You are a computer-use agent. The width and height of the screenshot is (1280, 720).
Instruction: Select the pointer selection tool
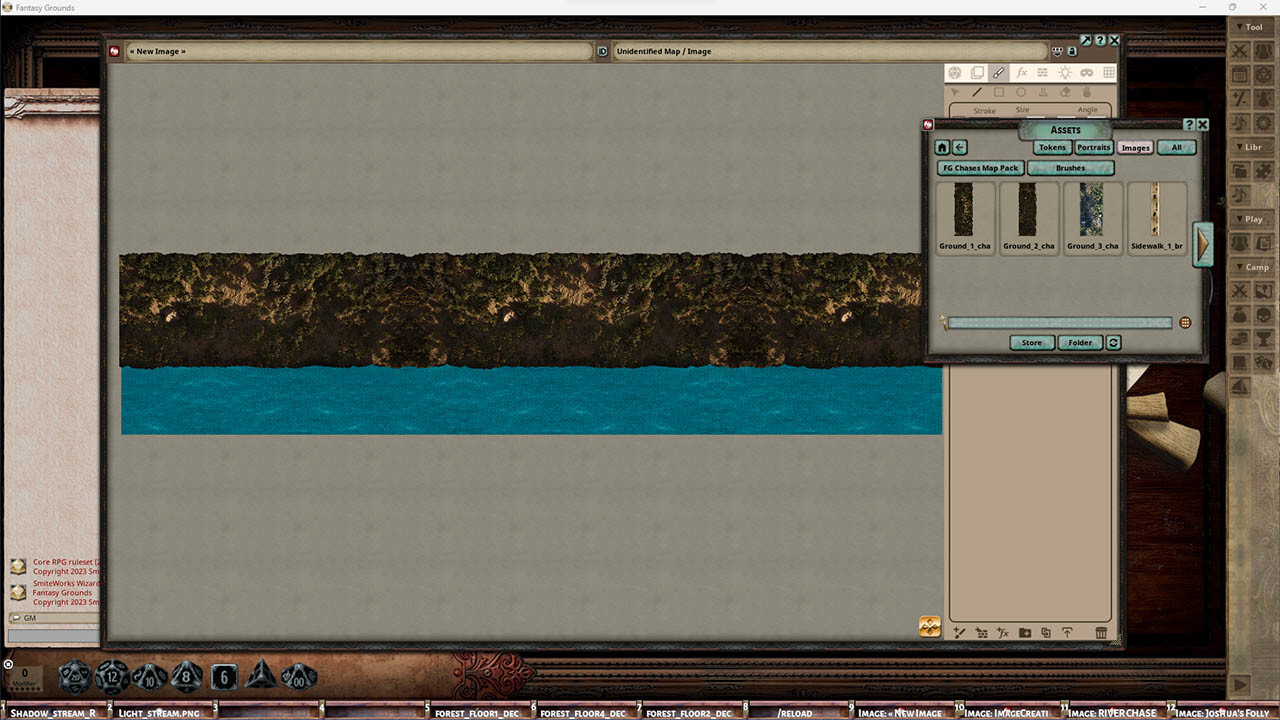[955, 92]
